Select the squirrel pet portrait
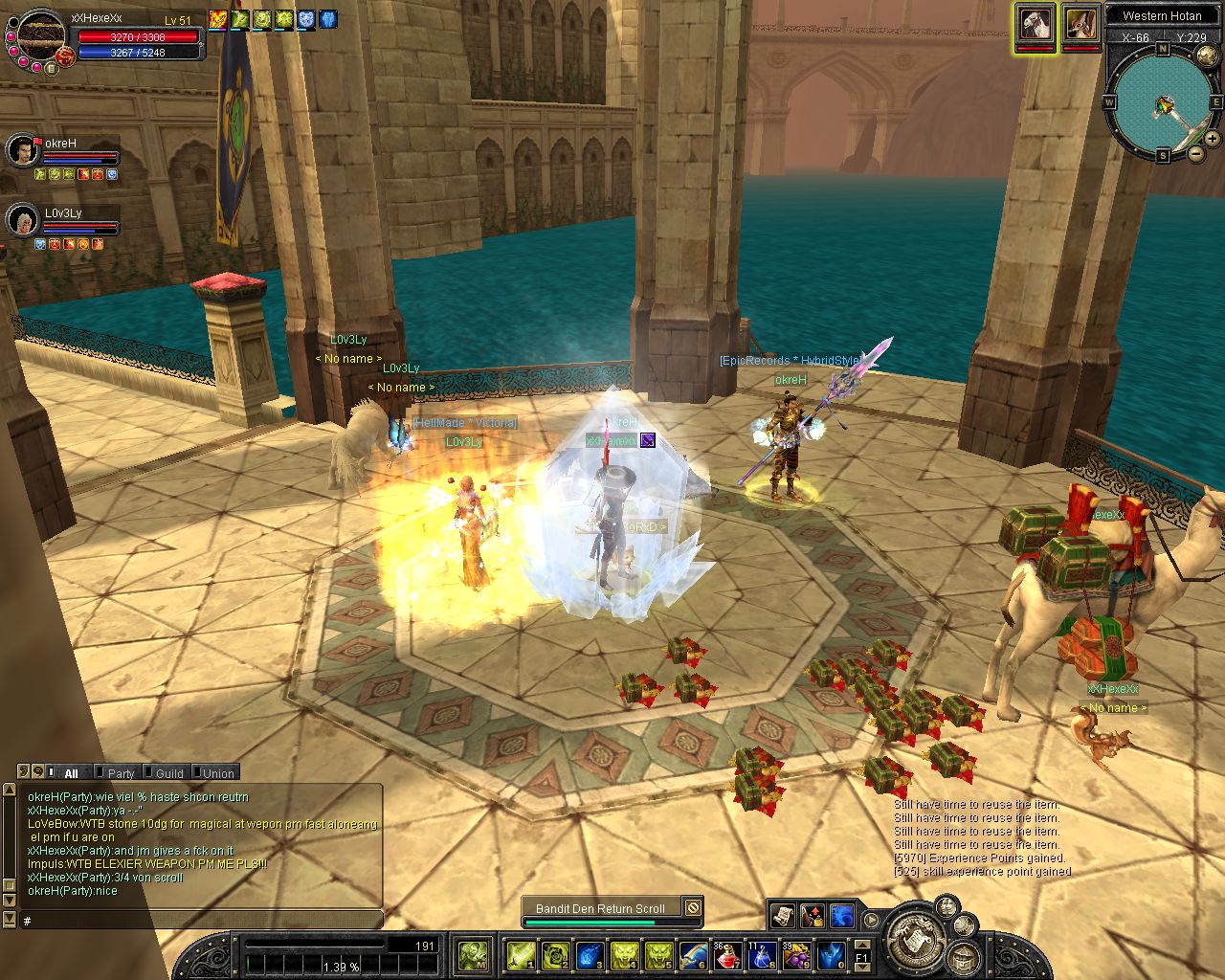This screenshot has width=1225, height=980. (1080, 23)
